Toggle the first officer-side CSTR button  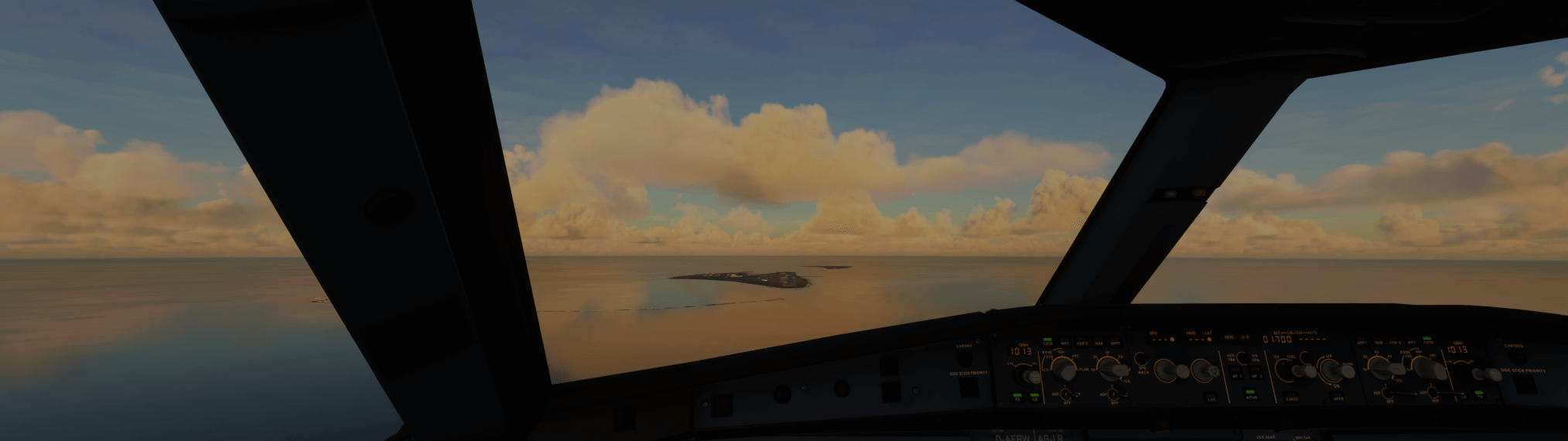click(x=1427, y=342)
